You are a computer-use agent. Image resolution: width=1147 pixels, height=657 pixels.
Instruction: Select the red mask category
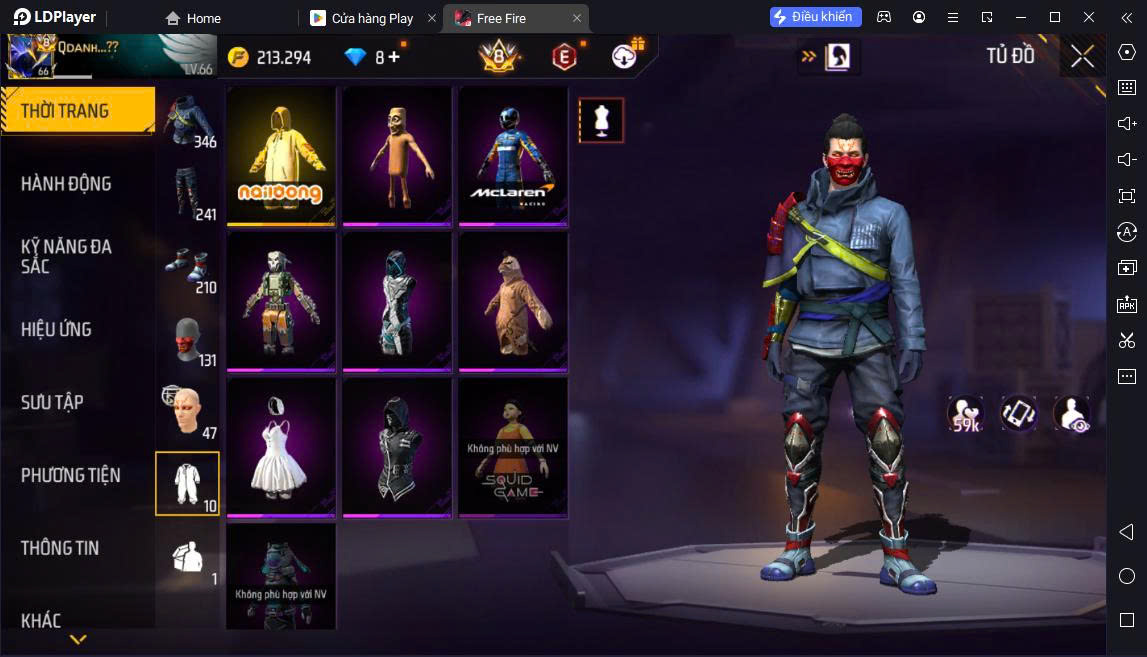pyautogui.click(x=187, y=339)
